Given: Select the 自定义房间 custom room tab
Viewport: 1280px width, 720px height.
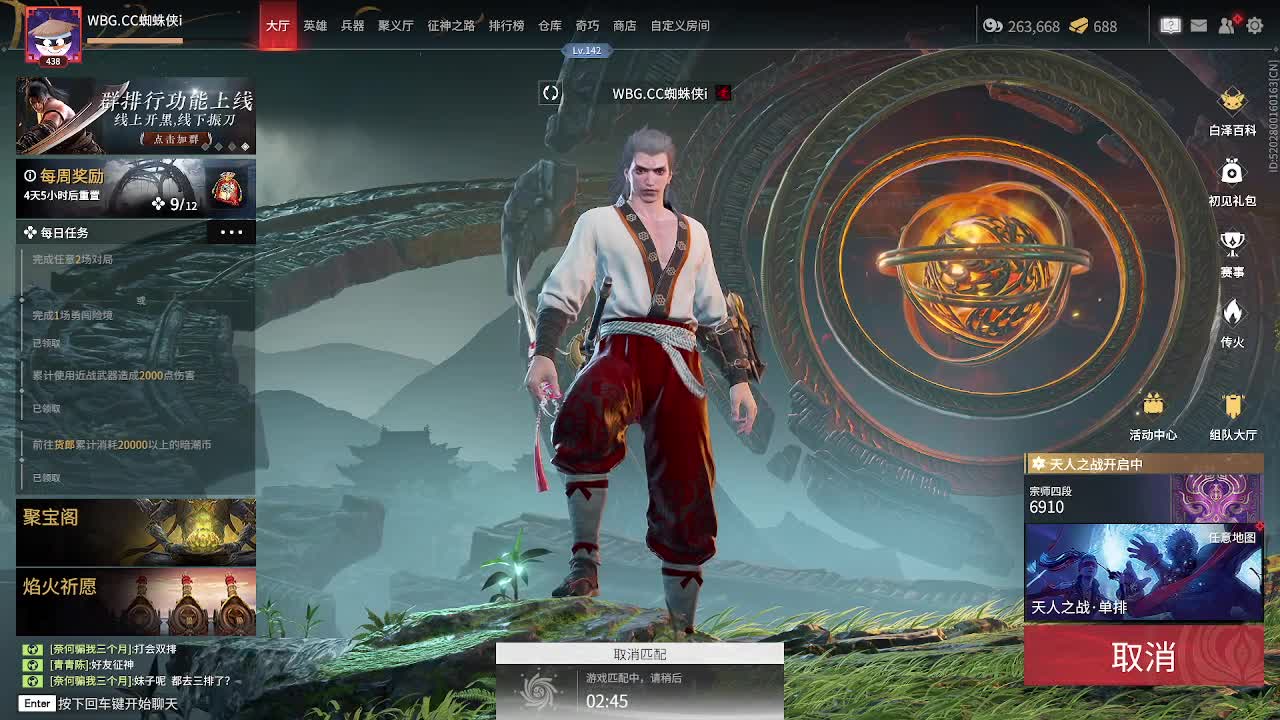Looking at the screenshot, I should pos(680,26).
